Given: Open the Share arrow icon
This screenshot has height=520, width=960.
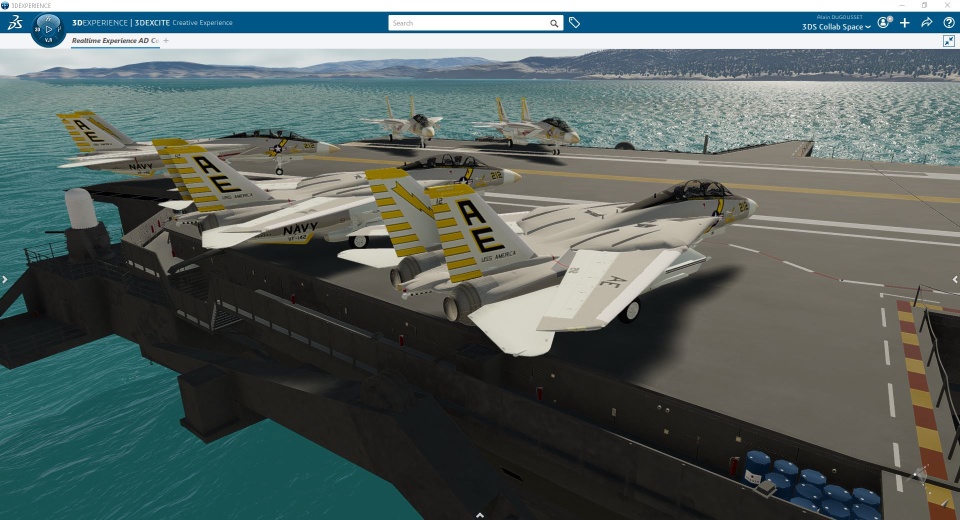Looking at the screenshot, I should pos(927,22).
